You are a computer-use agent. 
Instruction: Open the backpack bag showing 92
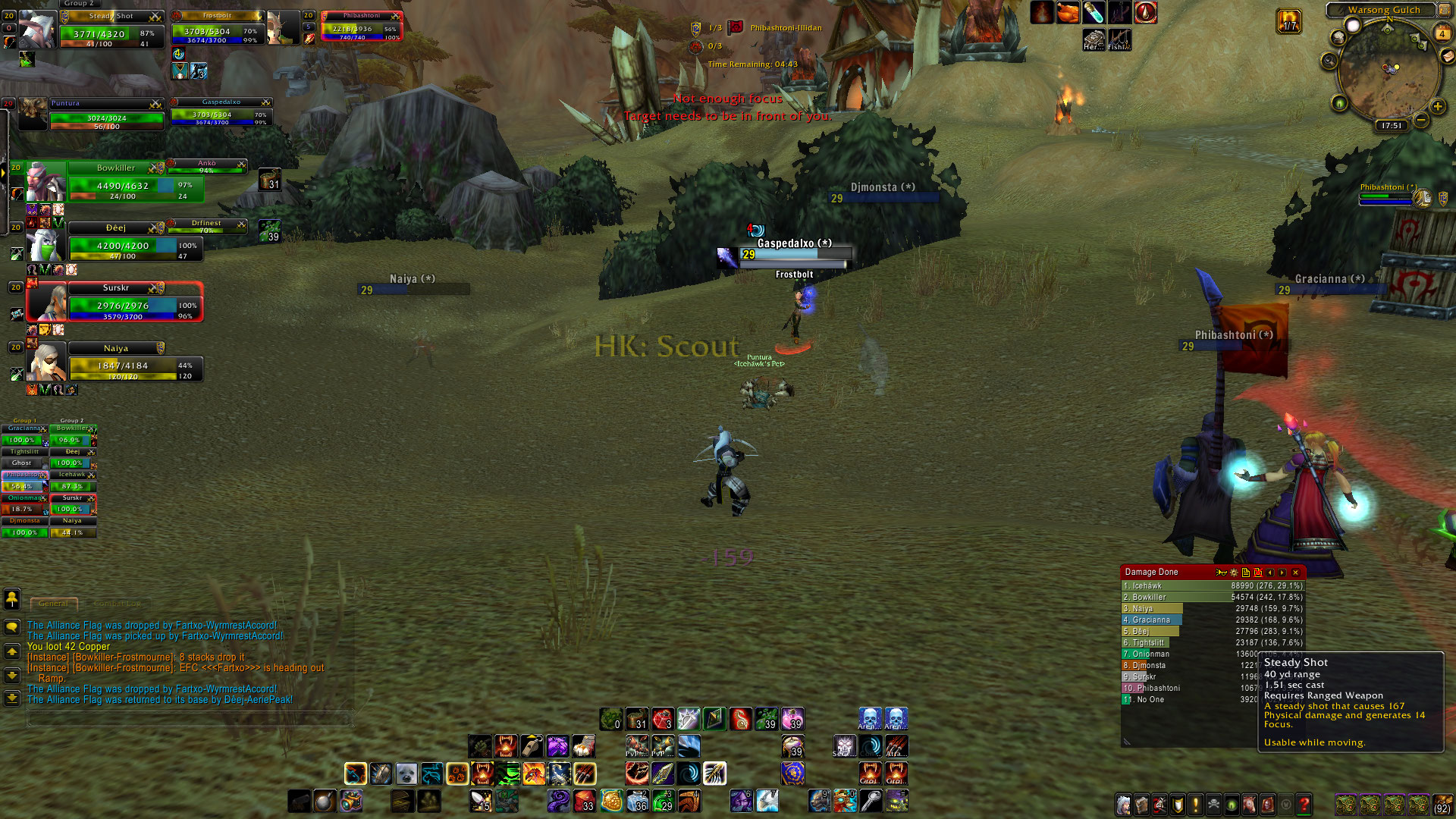pyautogui.click(x=1442, y=804)
